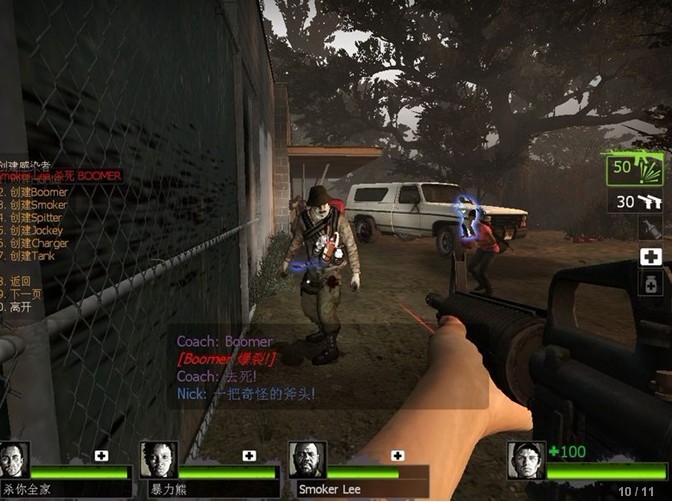Select the primary rifle weapon slot

634,168
